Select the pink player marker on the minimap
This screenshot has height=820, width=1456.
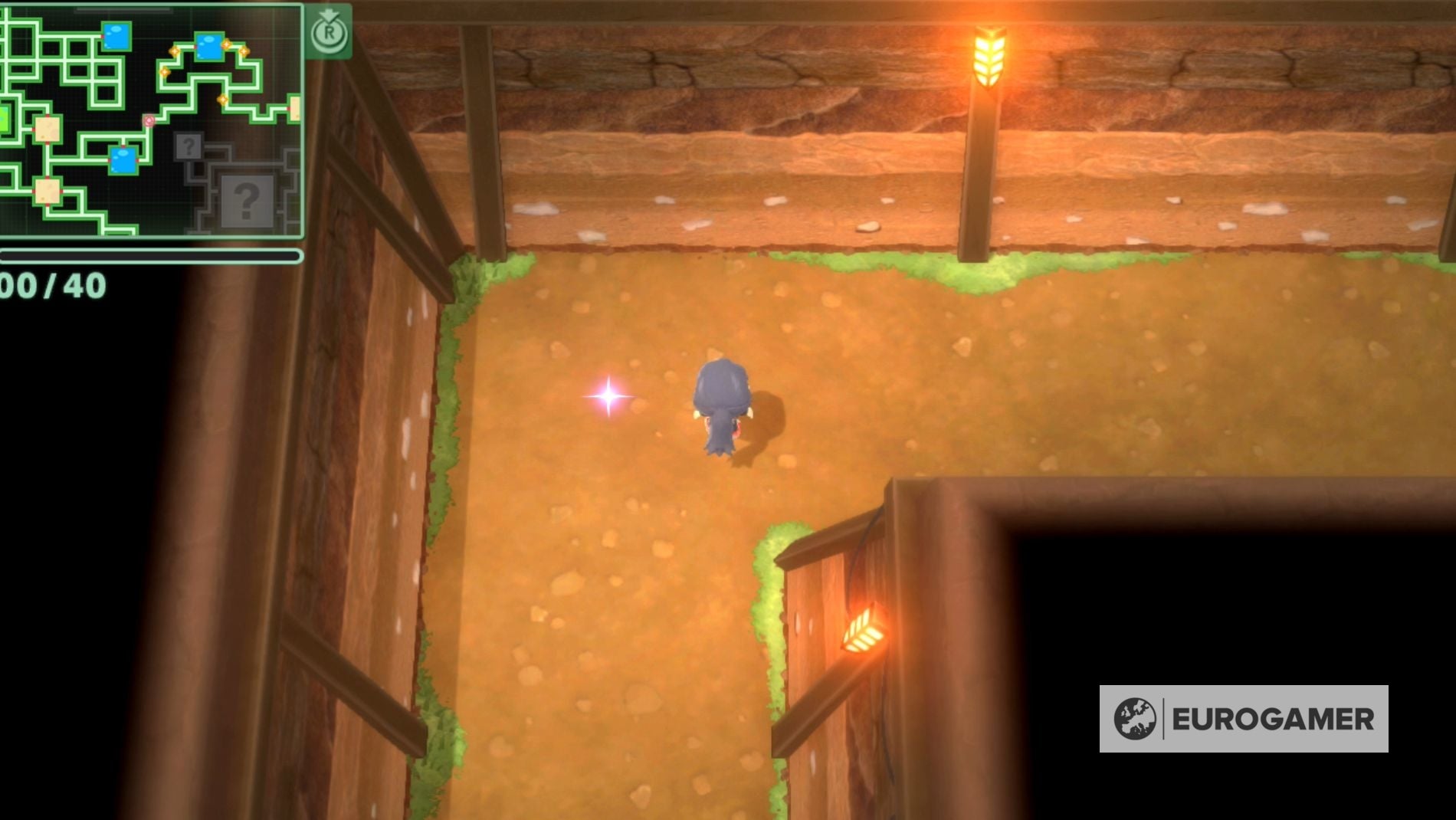click(x=149, y=121)
